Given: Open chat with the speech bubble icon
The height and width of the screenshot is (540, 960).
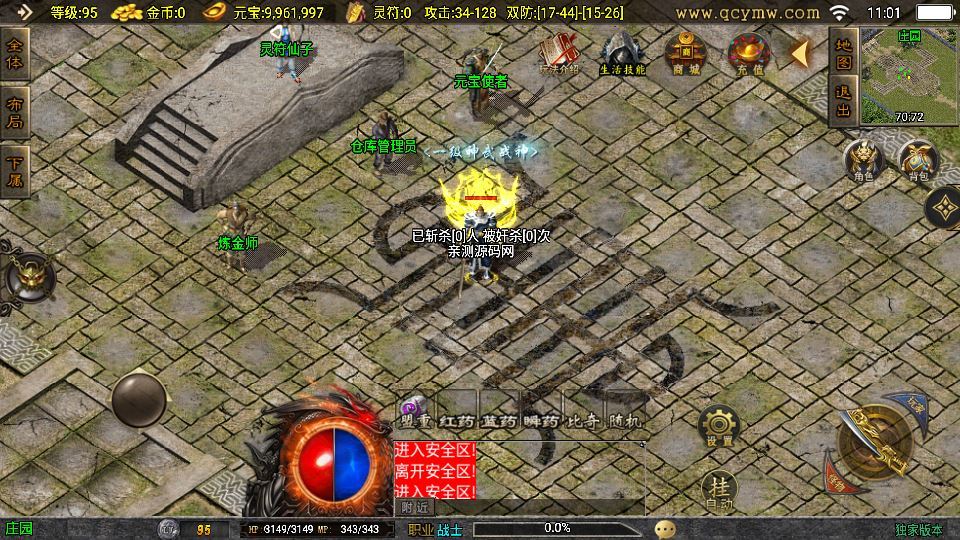Looking at the screenshot, I should coord(665,529).
